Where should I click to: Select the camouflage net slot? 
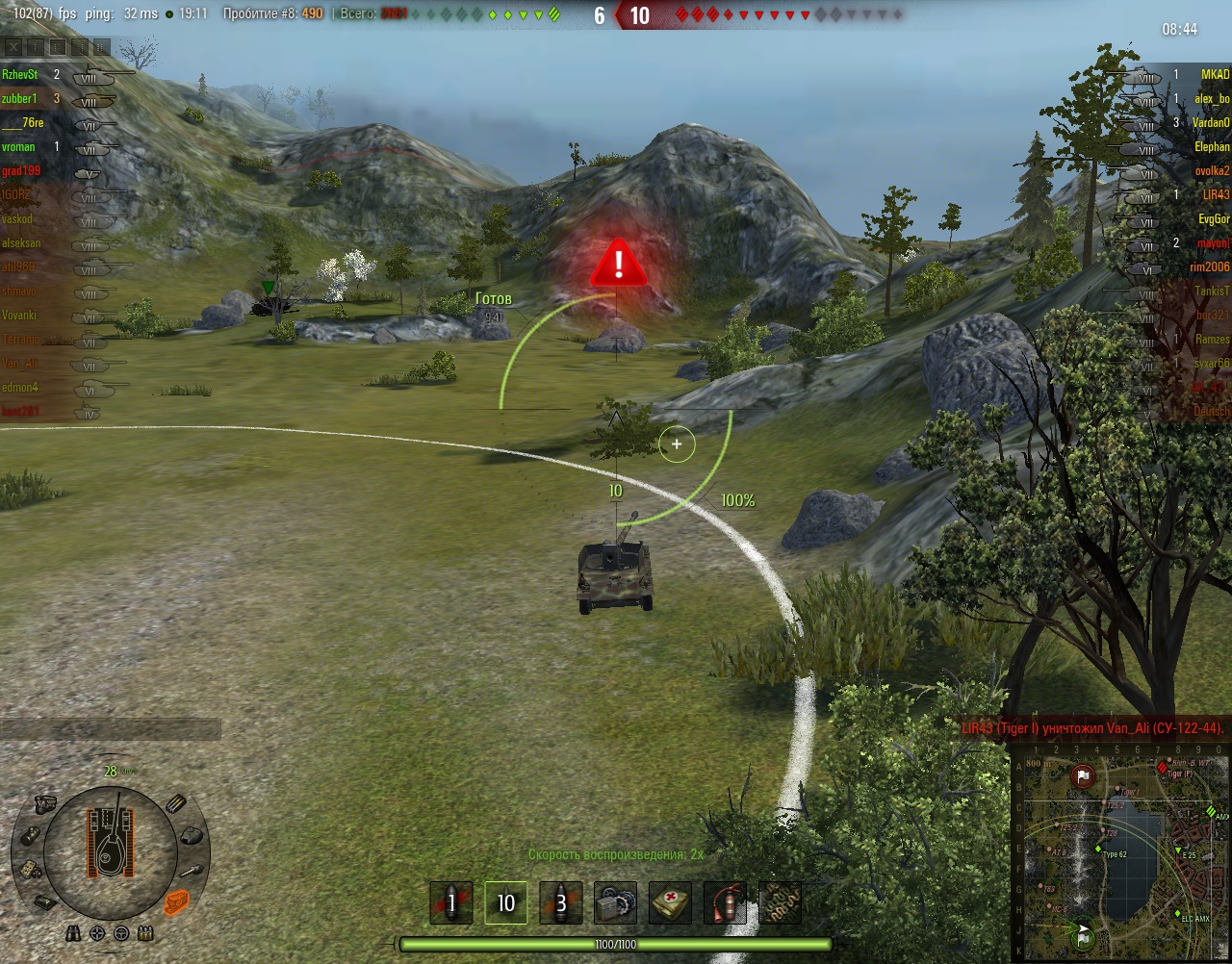click(780, 903)
